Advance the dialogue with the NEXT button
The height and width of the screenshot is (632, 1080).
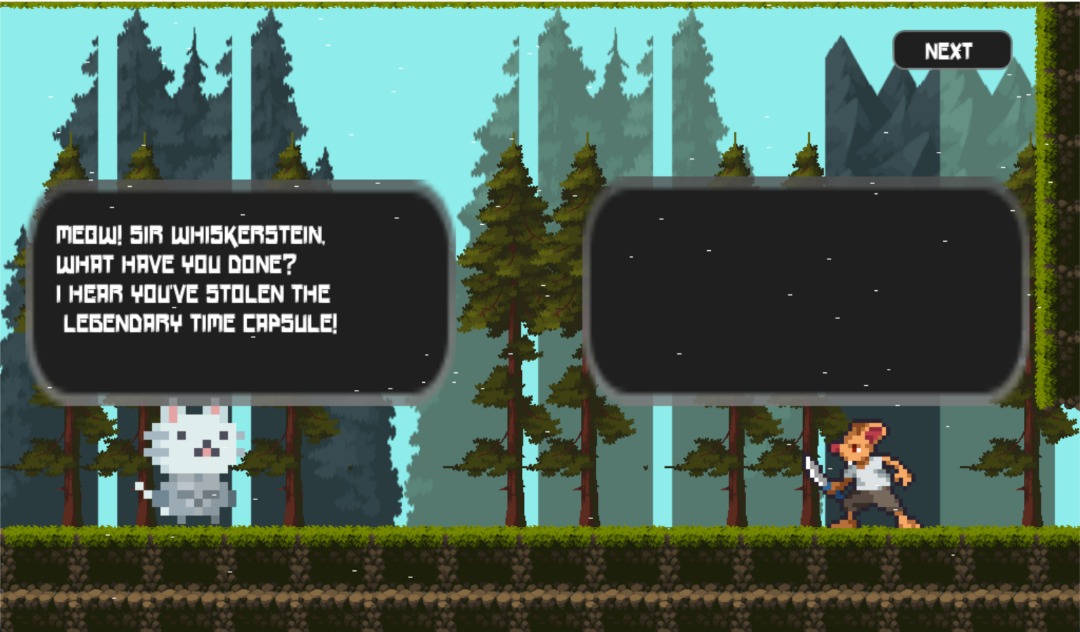tap(951, 51)
